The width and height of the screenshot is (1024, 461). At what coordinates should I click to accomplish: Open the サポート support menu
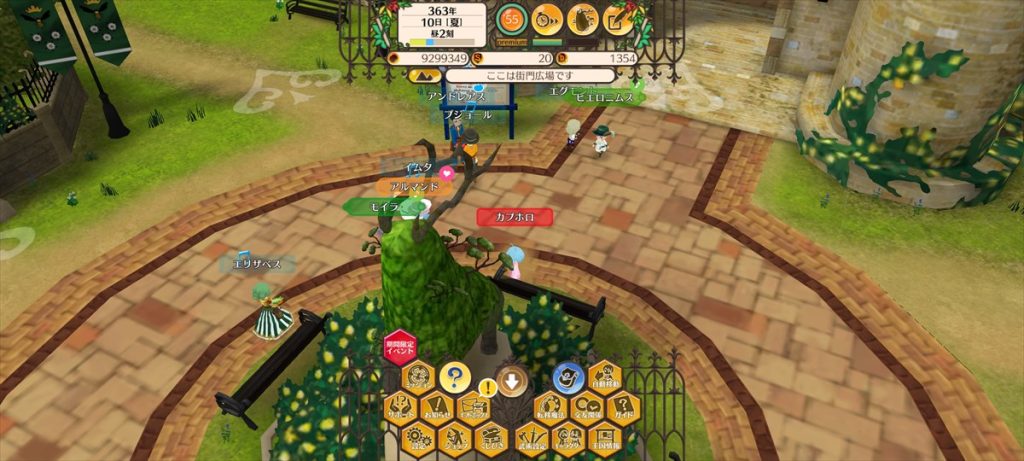400,407
